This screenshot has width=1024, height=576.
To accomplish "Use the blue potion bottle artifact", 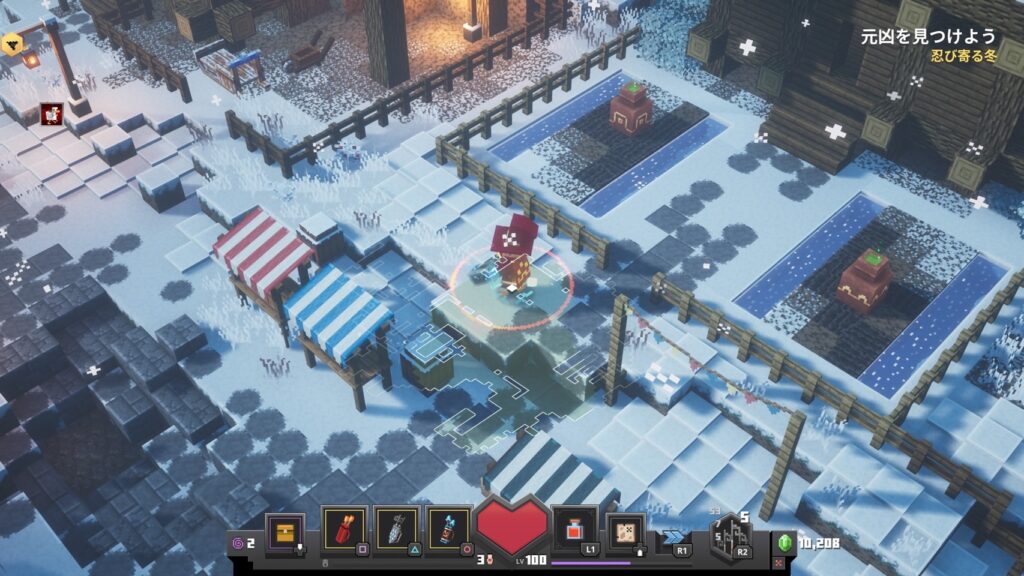I will pyautogui.click(x=447, y=529).
